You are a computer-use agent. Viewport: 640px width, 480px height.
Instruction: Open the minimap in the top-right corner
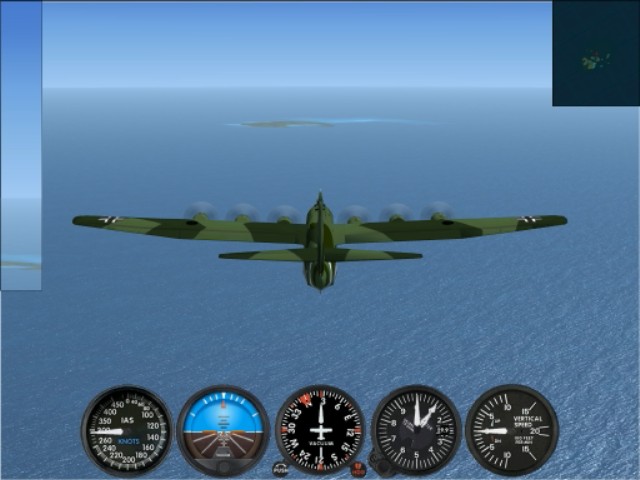pos(596,53)
